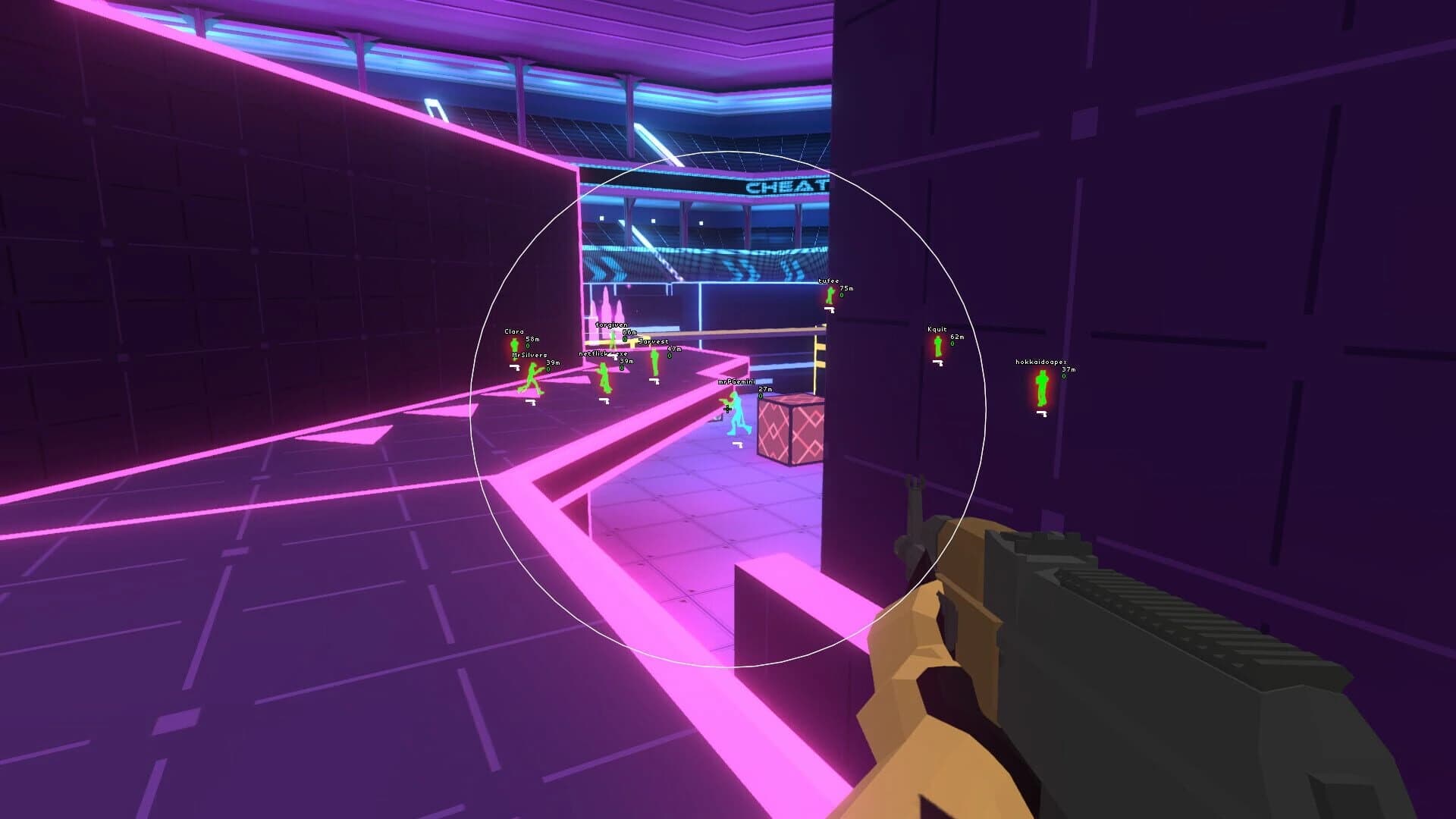Screen dimensions: 1456x819
Task: Click tufee's green zero score counter
Action: 841,294
